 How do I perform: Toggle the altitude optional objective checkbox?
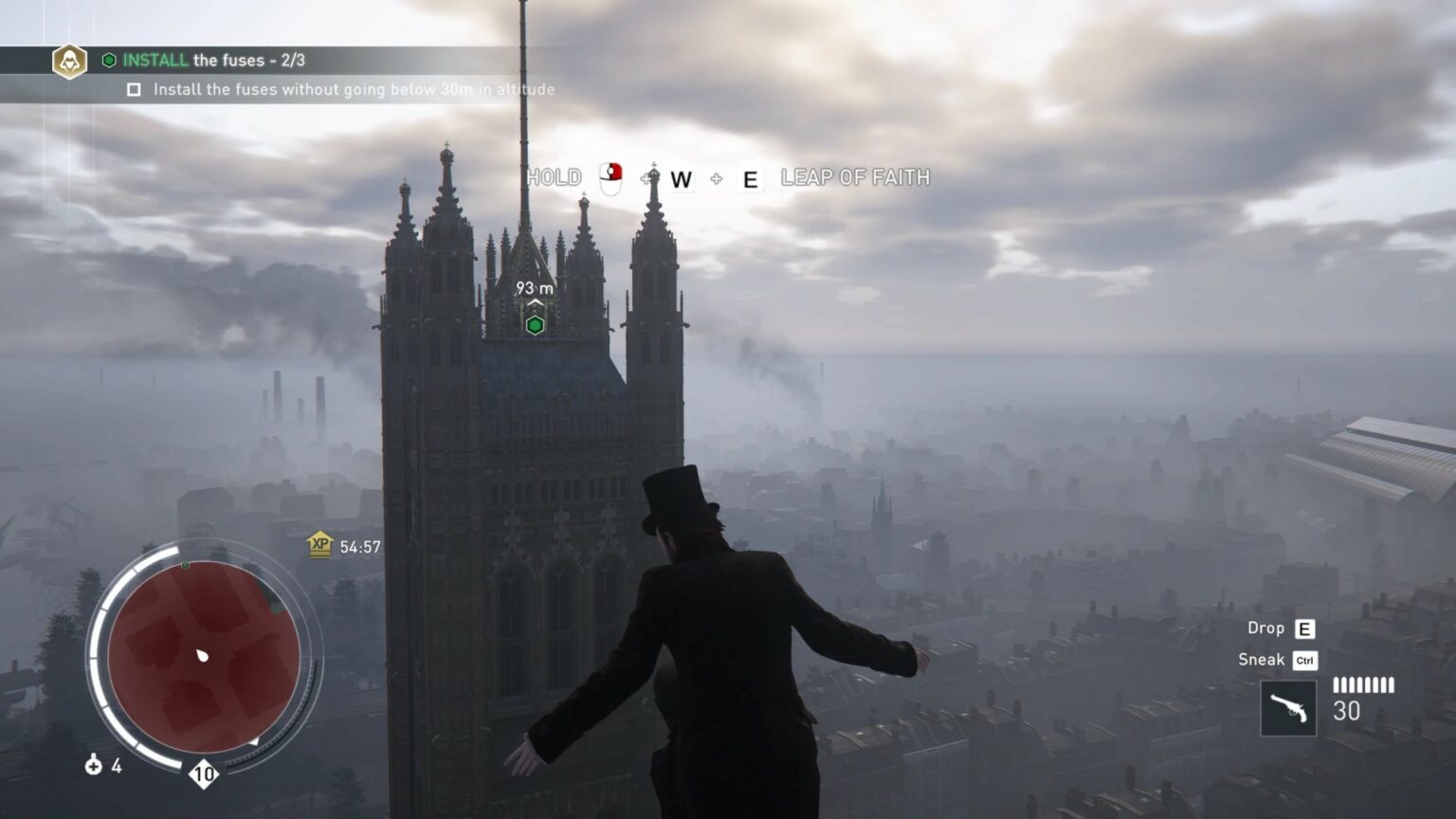(x=134, y=90)
